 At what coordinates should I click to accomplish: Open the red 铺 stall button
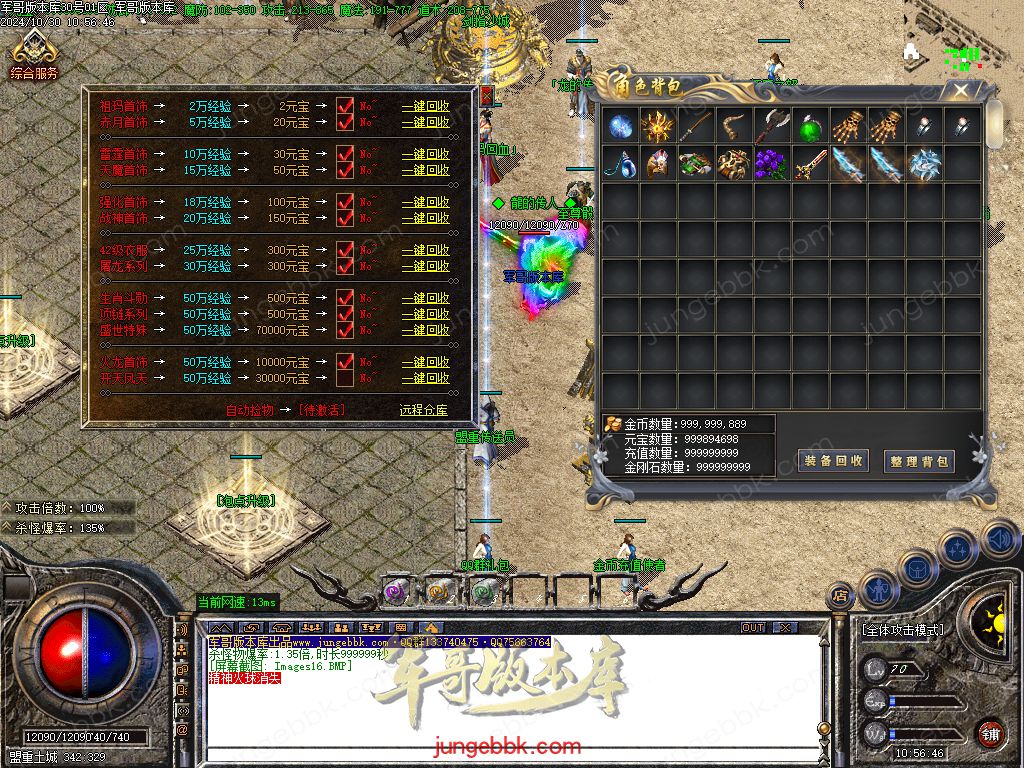(991, 733)
